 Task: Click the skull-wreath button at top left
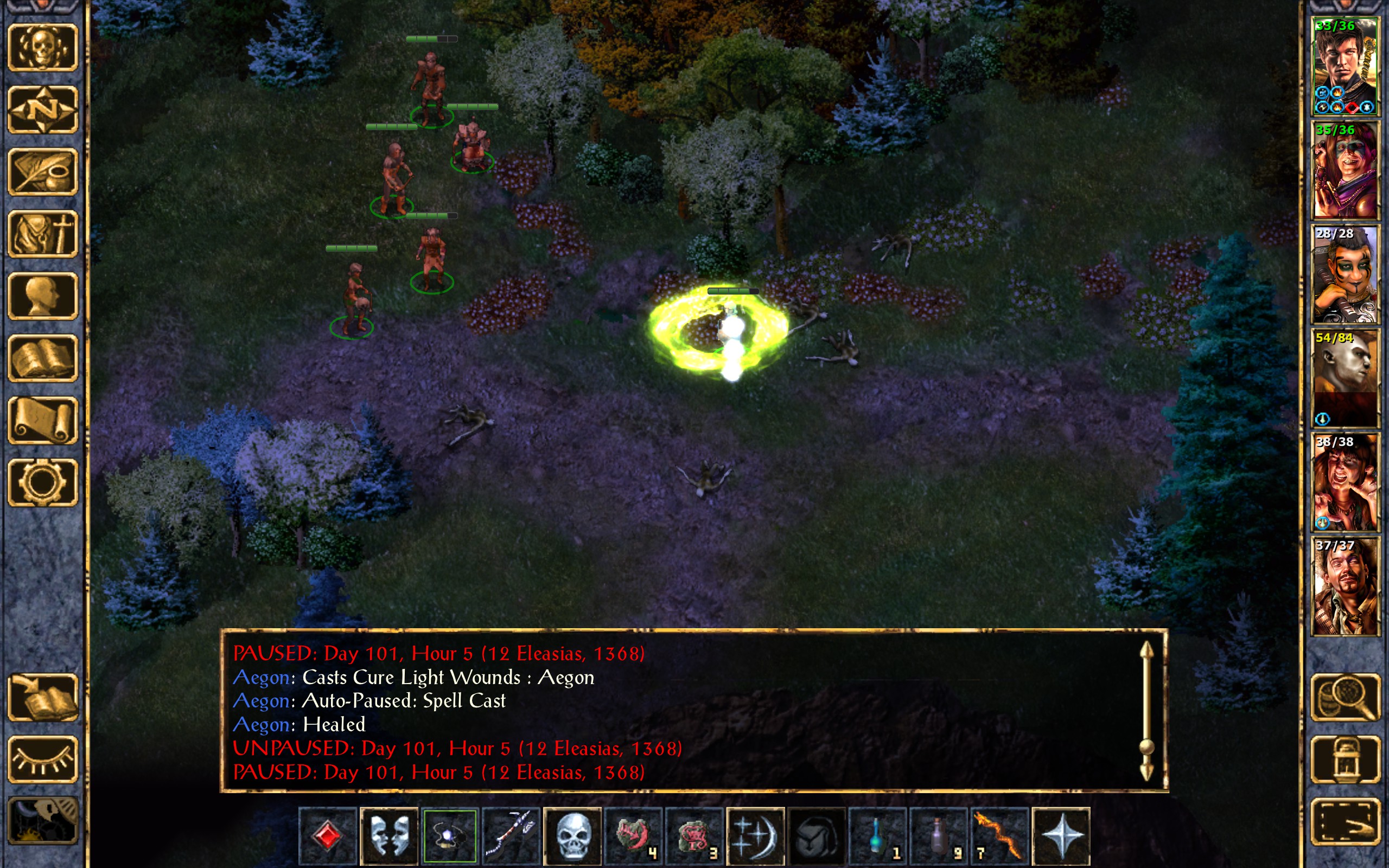click(x=43, y=48)
